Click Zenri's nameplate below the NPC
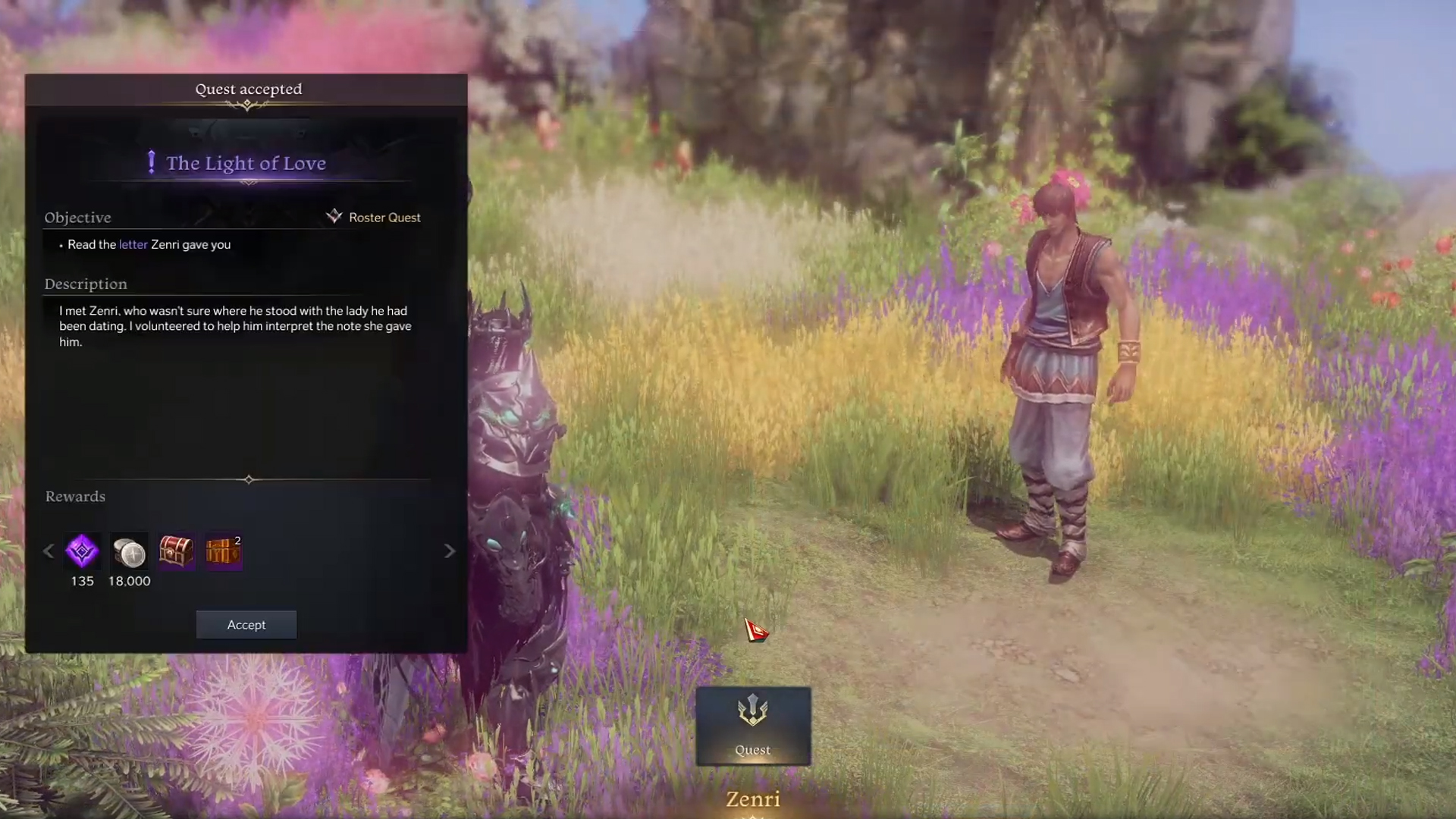Screen dimensions: 1456x819 tap(752, 799)
